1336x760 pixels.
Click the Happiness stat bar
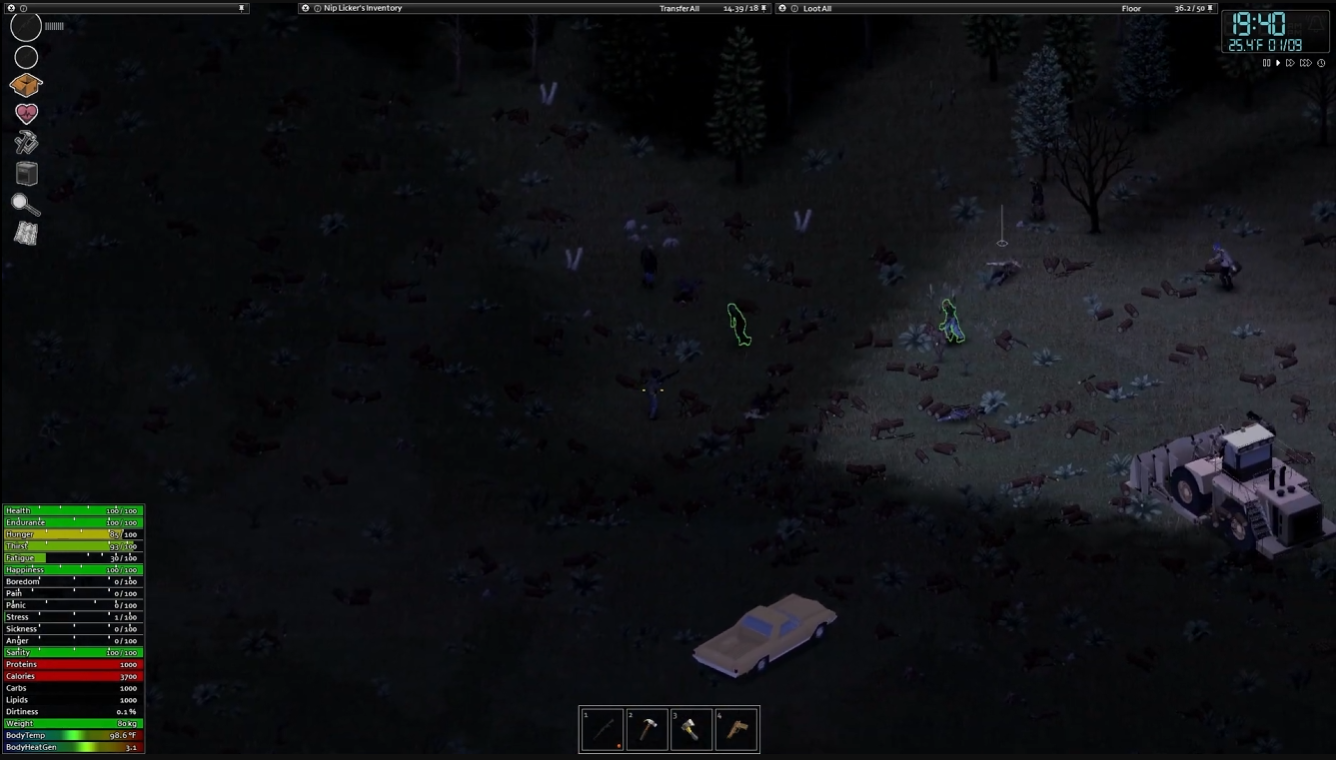tap(70, 569)
